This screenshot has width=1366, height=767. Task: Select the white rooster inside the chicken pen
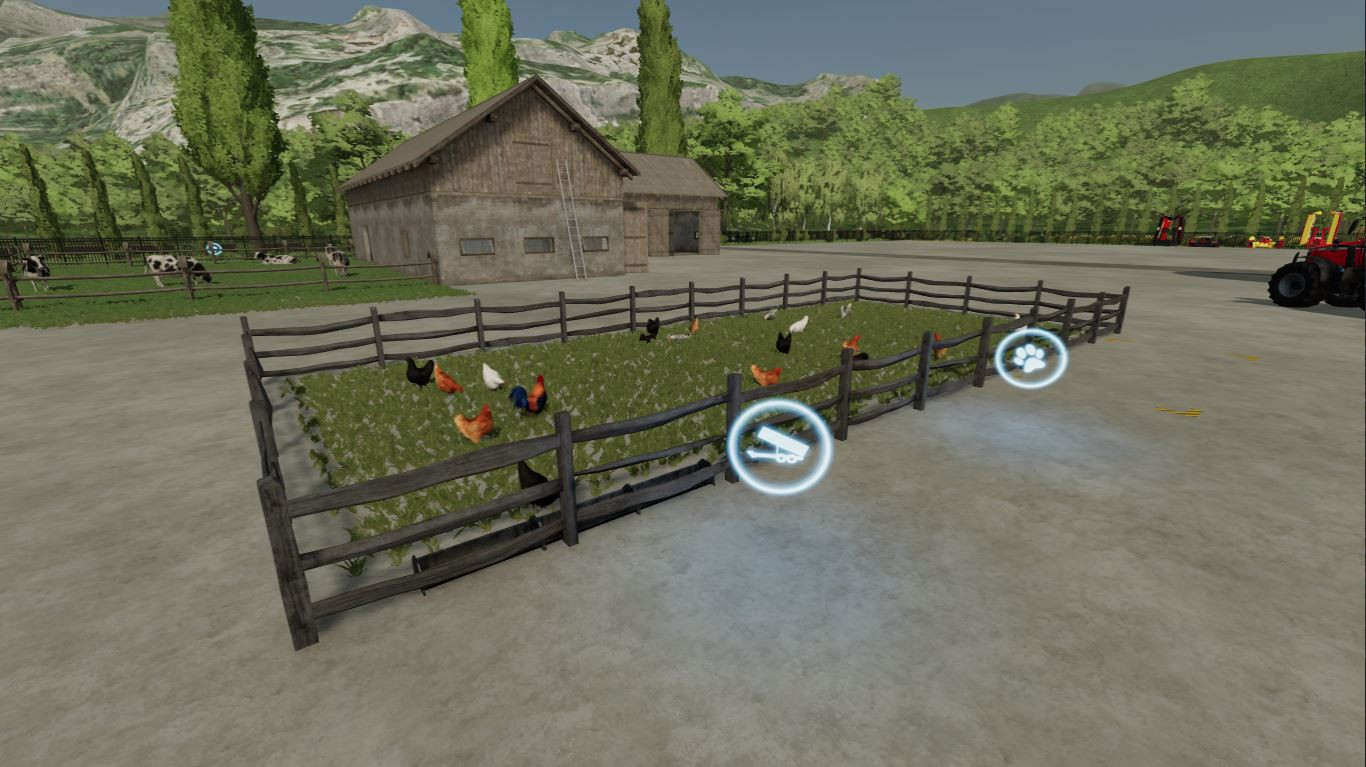491,377
